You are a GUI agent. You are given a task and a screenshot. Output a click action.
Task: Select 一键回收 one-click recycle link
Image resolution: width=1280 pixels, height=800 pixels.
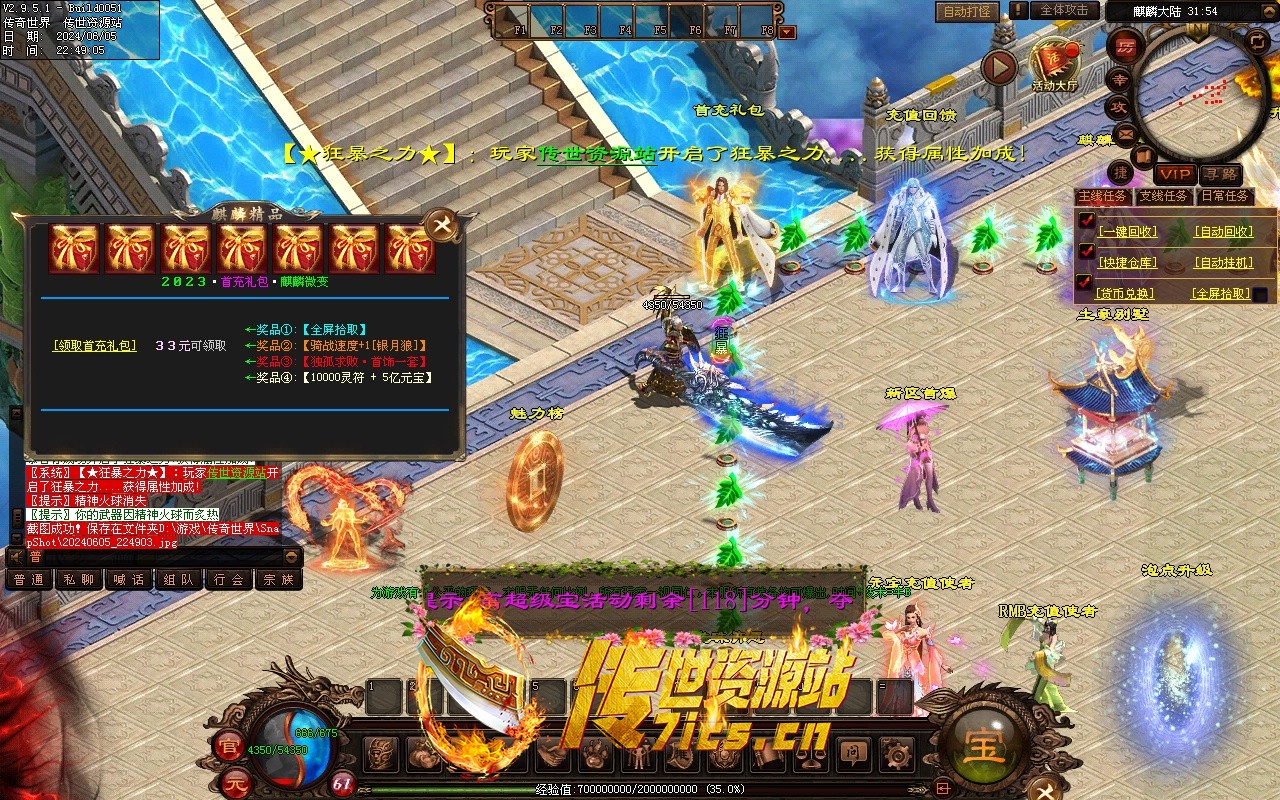[x=1127, y=232]
